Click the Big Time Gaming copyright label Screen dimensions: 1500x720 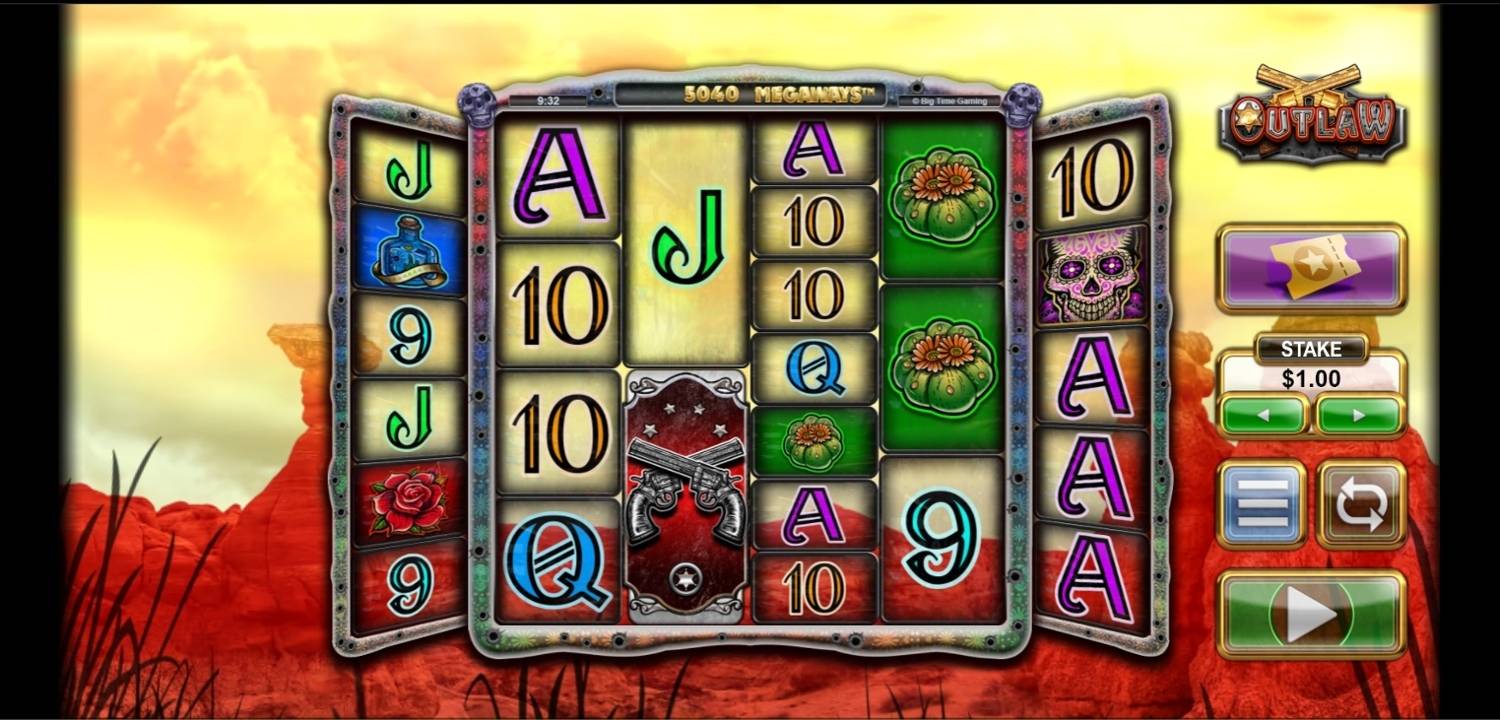[948, 100]
